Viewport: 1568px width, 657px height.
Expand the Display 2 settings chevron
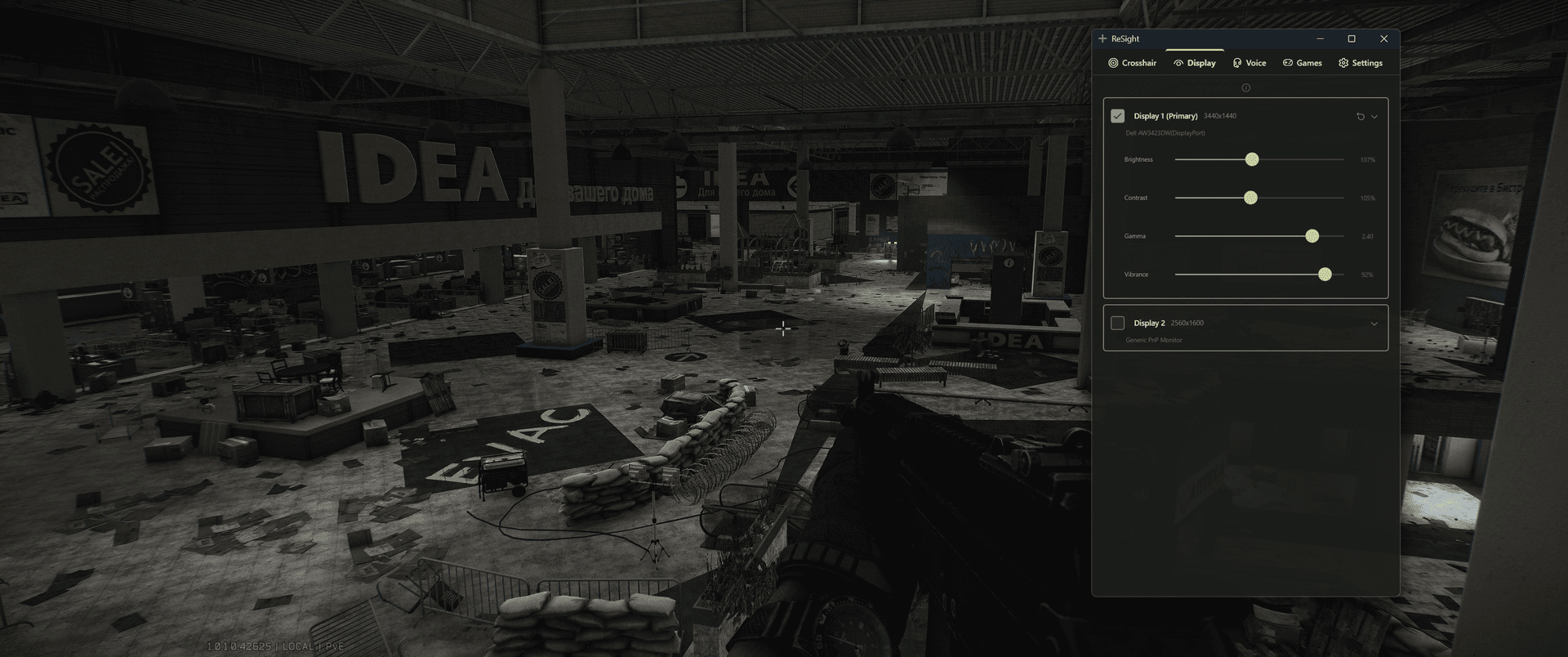click(x=1374, y=323)
